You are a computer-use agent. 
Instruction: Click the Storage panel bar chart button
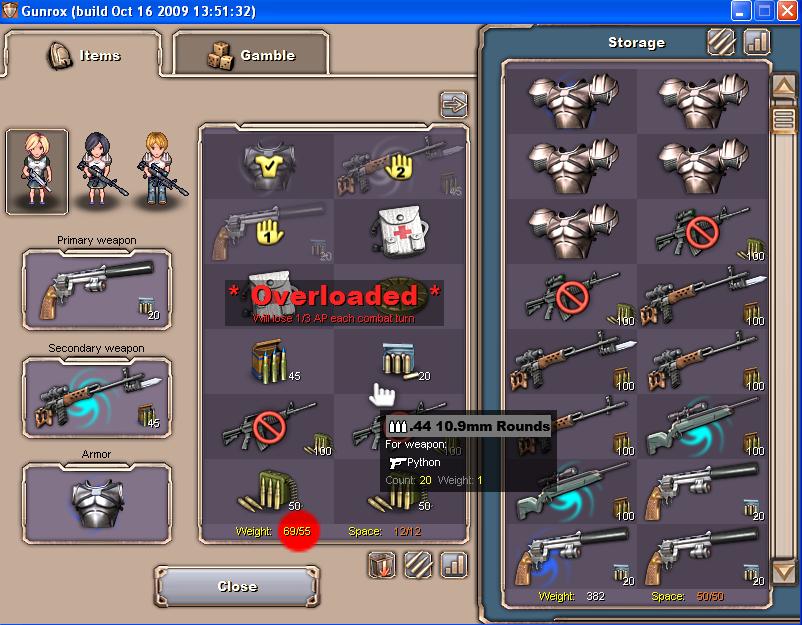coord(757,42)
